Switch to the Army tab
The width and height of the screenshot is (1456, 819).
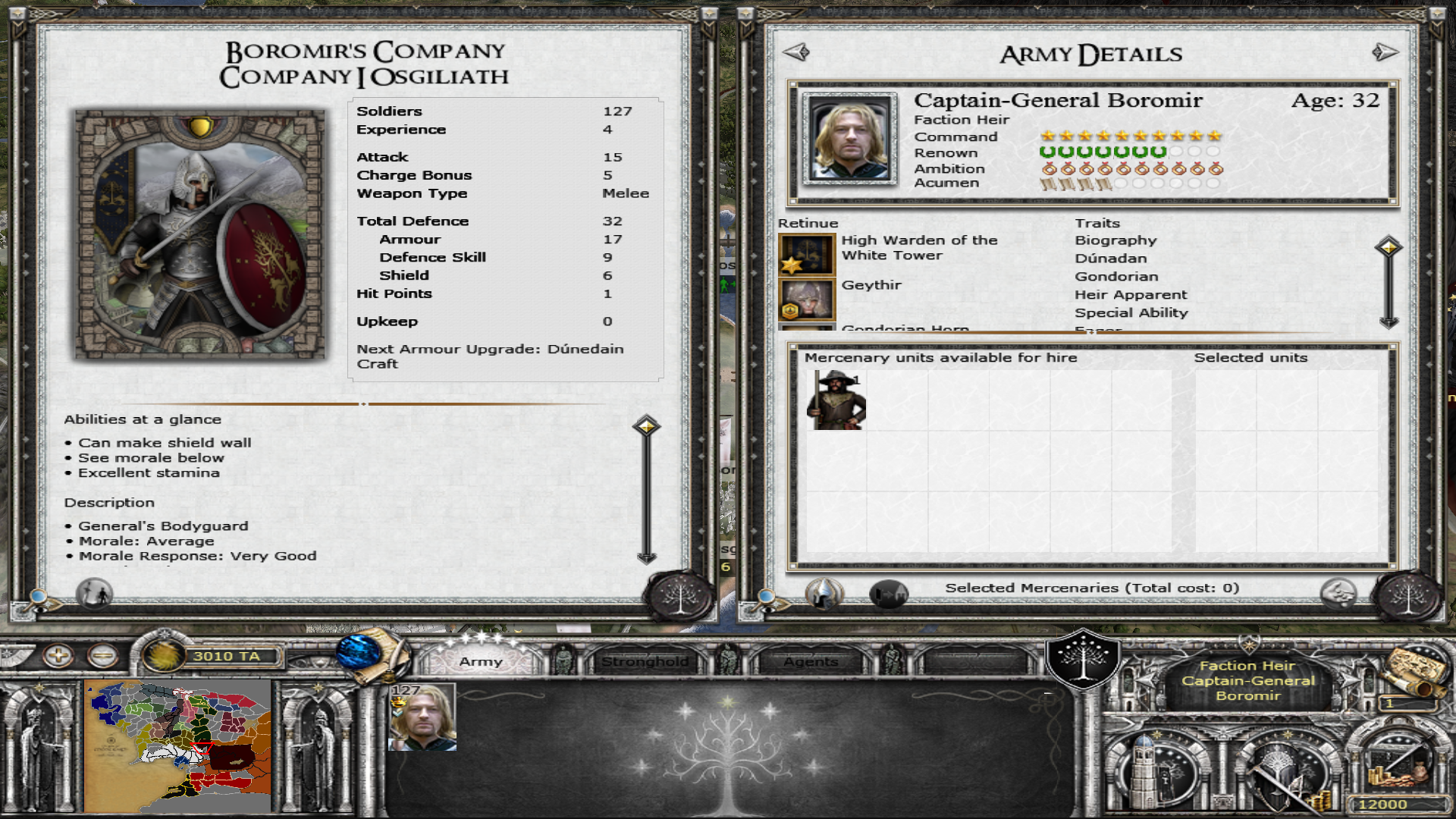point(481,661)
